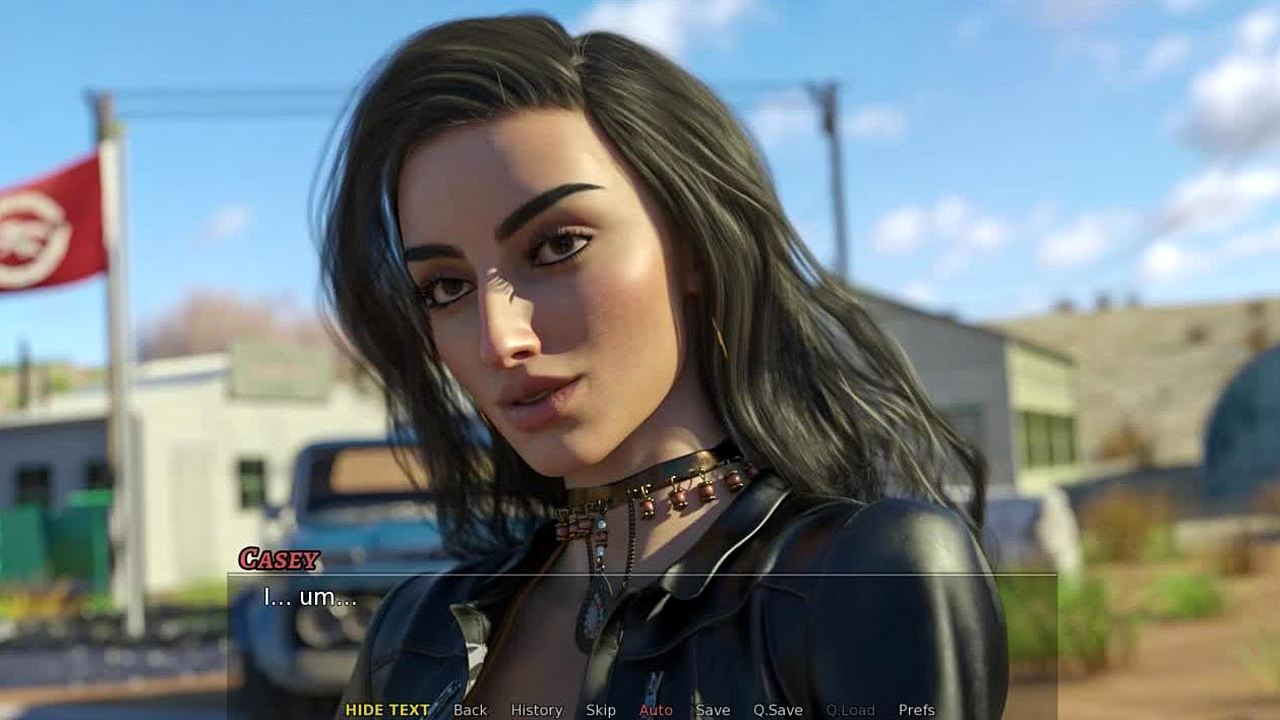This screenshot has height=720, width=1280.
Task: Skip through the dialogue
Action: (600, 710)
